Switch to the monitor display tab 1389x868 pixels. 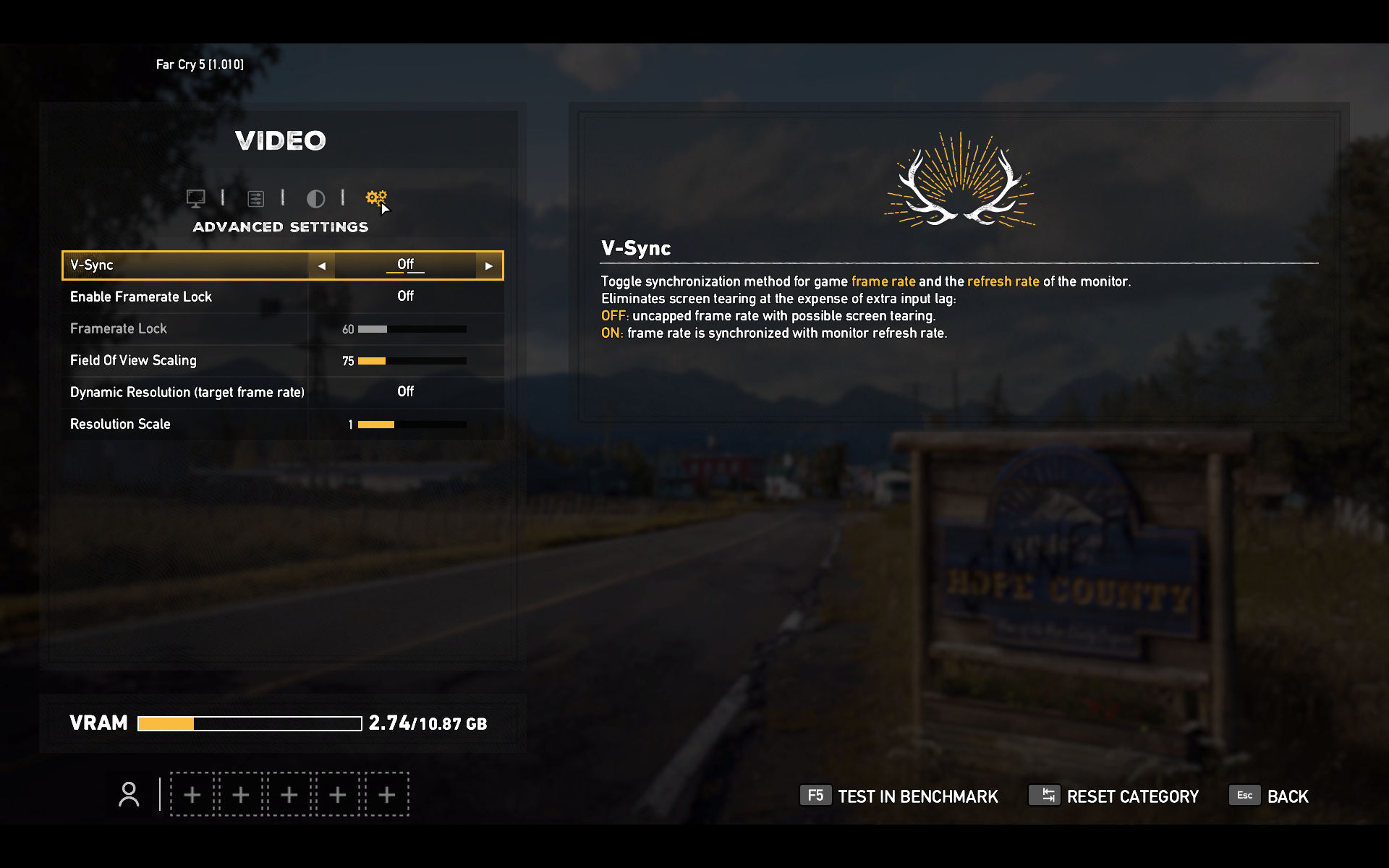click(x=195, y=198)
